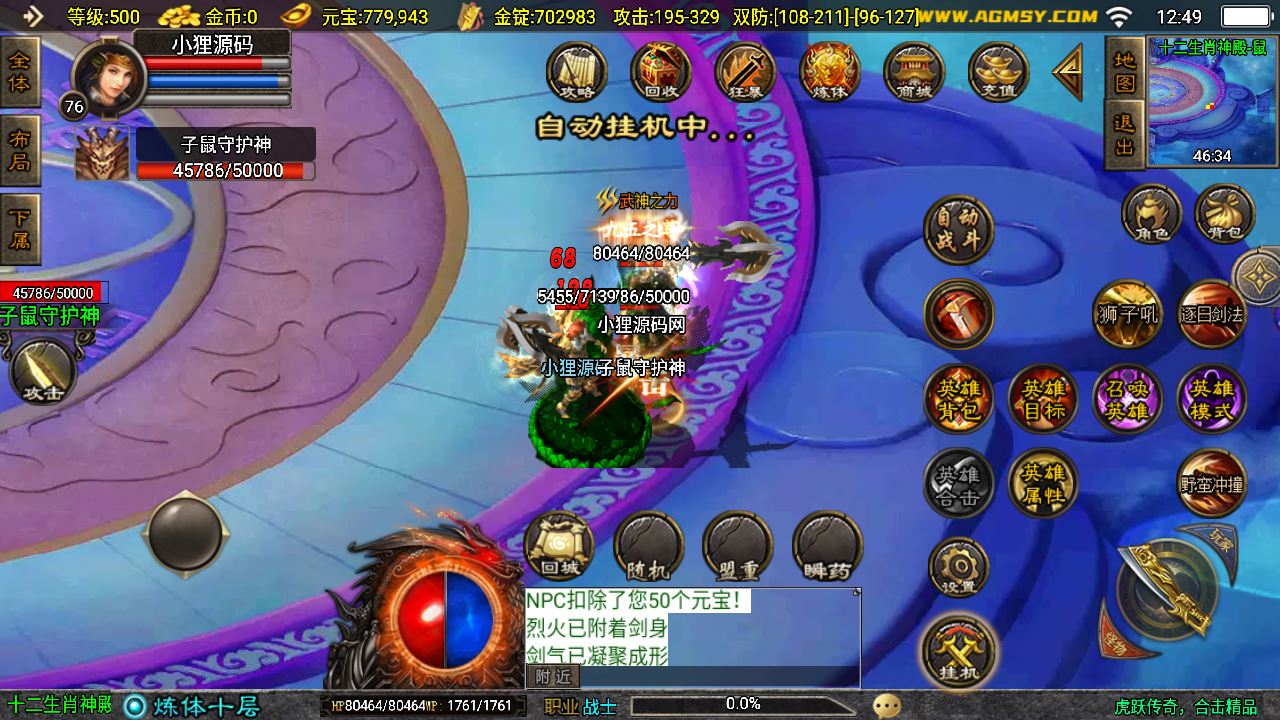Image resolution: width=1280 pixels, height=720 pixels.
Task: Open the 地图 map button
Action: coord(1125,71)
